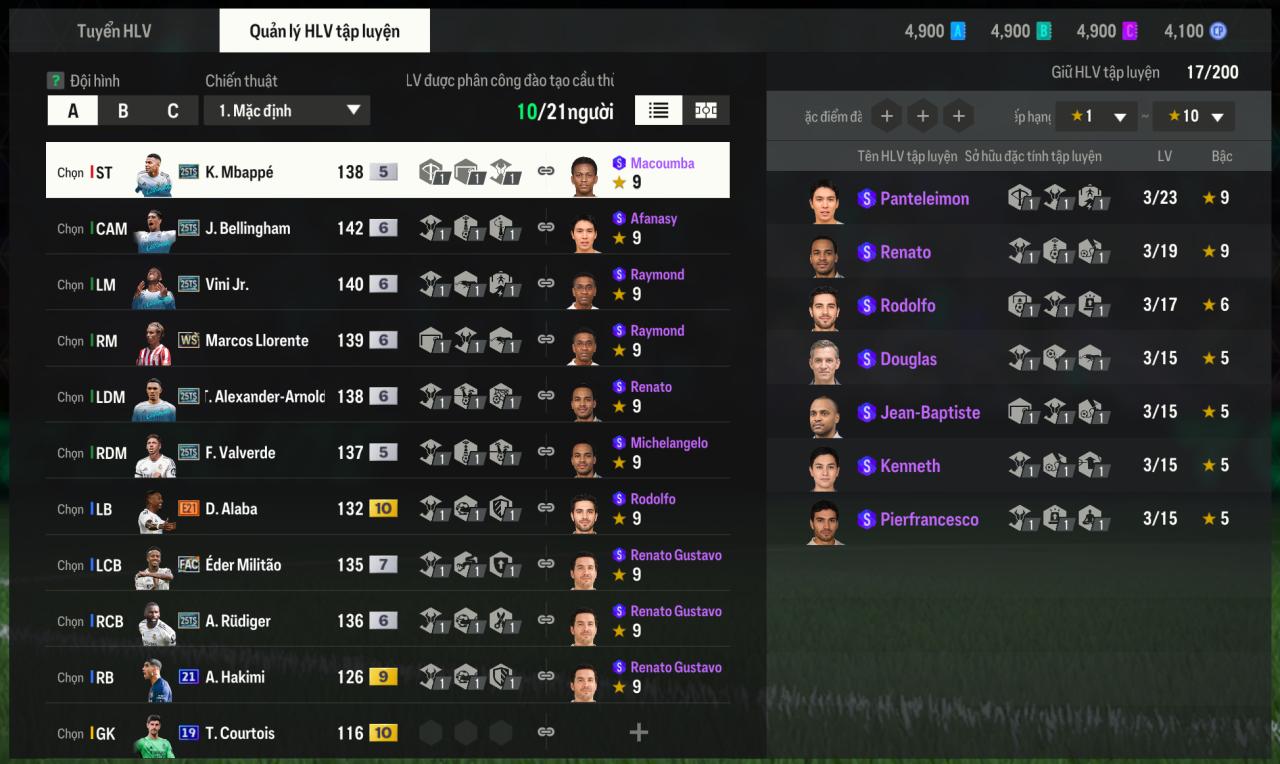
Task: Open the maximum star rank dropdown
Action: point(1193,117)
